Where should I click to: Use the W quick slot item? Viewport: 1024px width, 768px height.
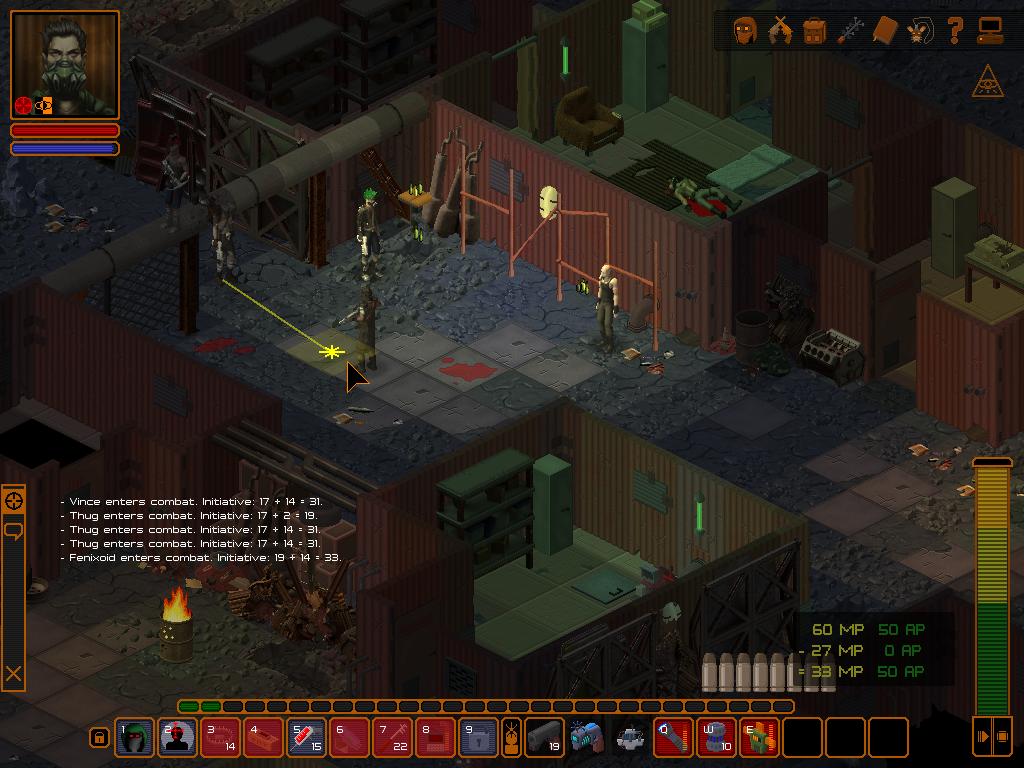717,738
